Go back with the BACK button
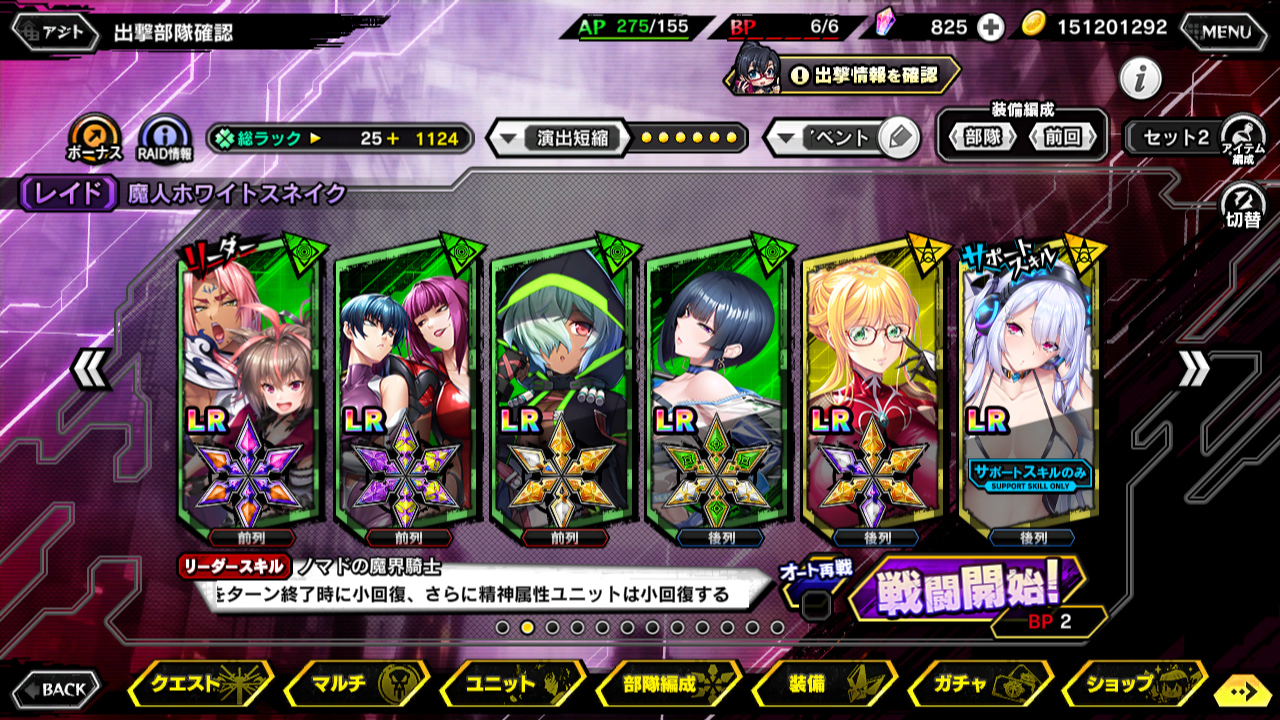Viewport: 1280px width, 720px height. [56, 689]
